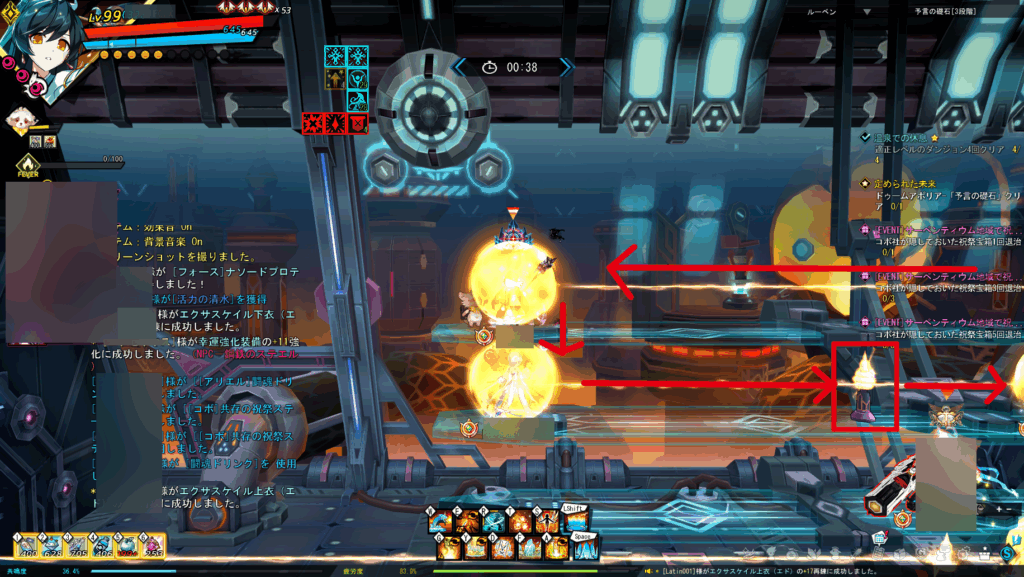Select the quick slot item numbered 1

pos(26,545)
